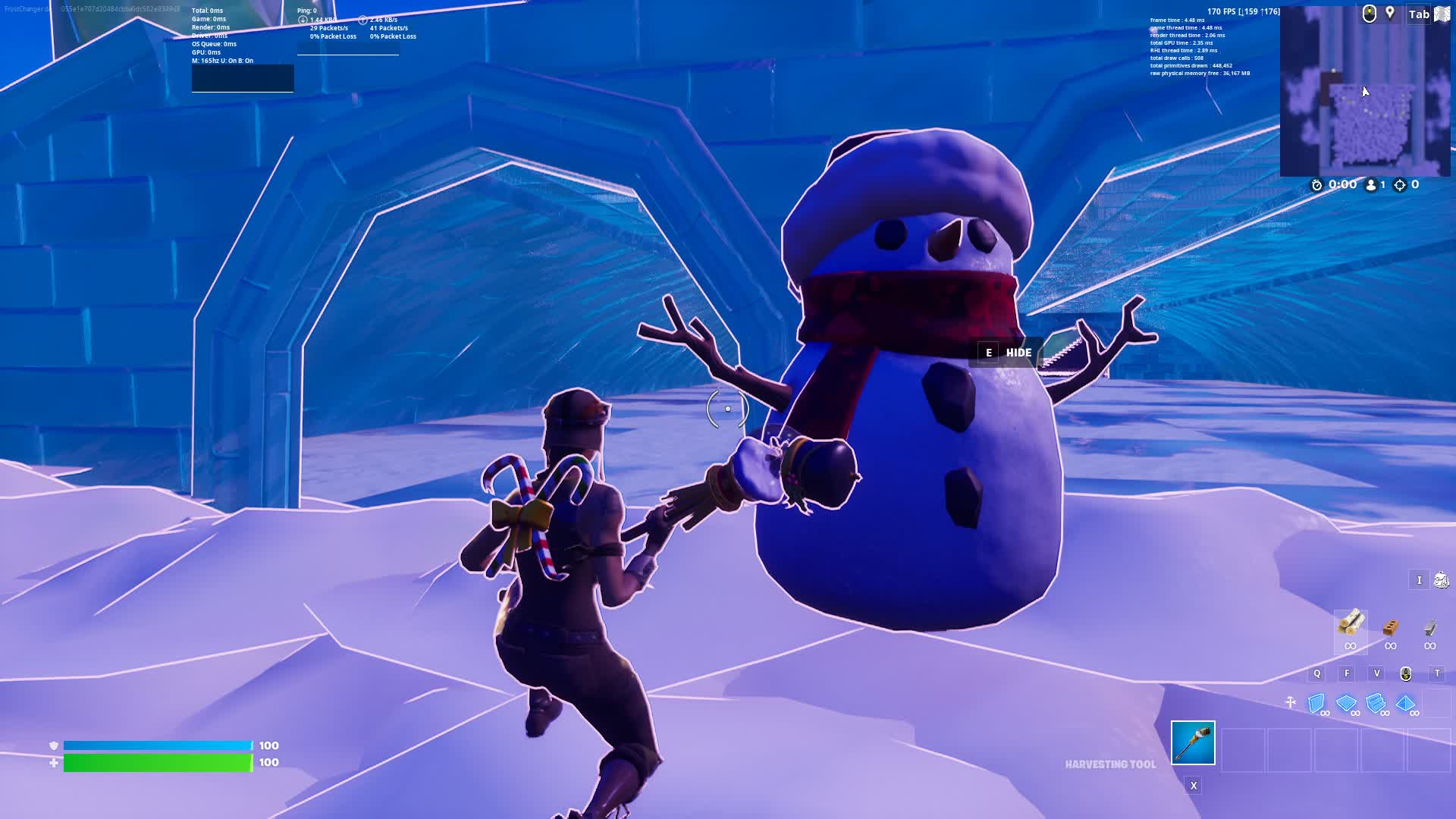Click the Tab map label
This screenshot has height=819, width=1456.
pos(1418,14)
